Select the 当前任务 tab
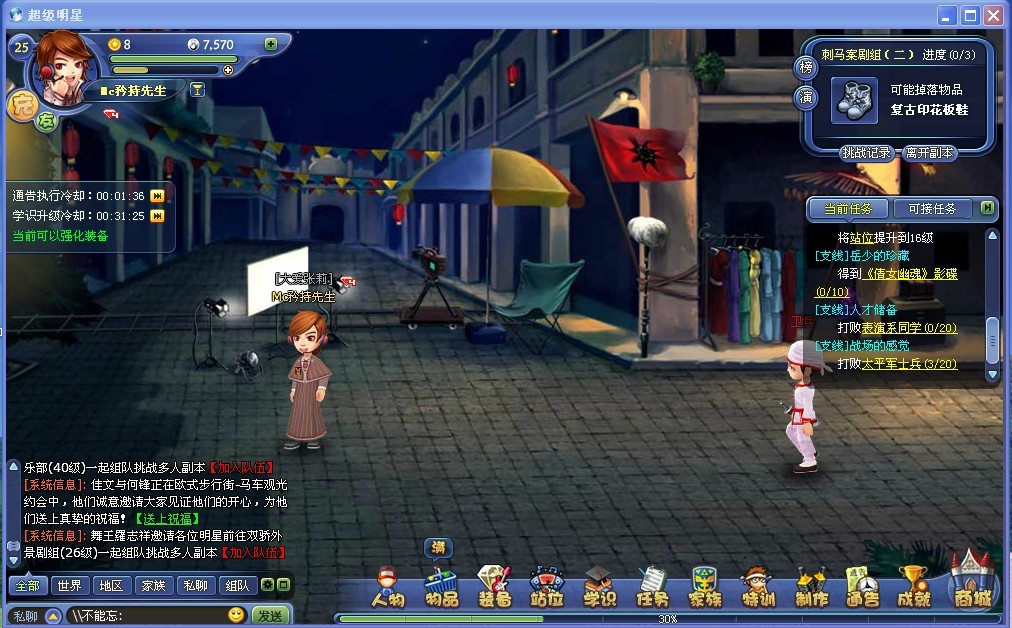The image size is (1012, 628). (848, 208)
